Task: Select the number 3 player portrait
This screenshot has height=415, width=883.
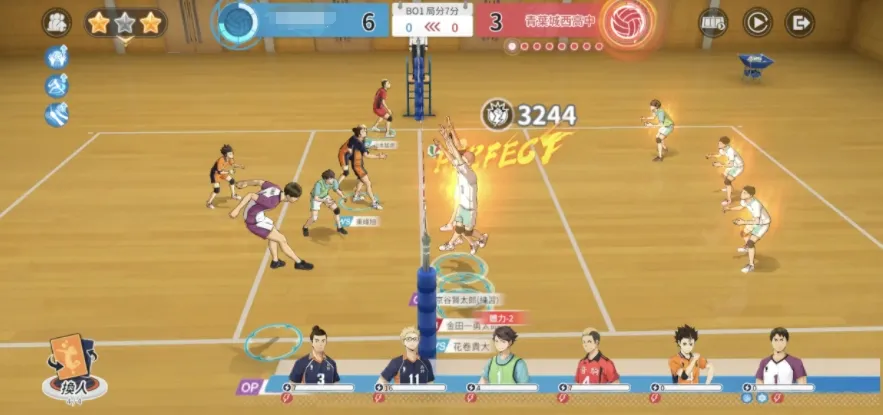Action: [315, 357]
